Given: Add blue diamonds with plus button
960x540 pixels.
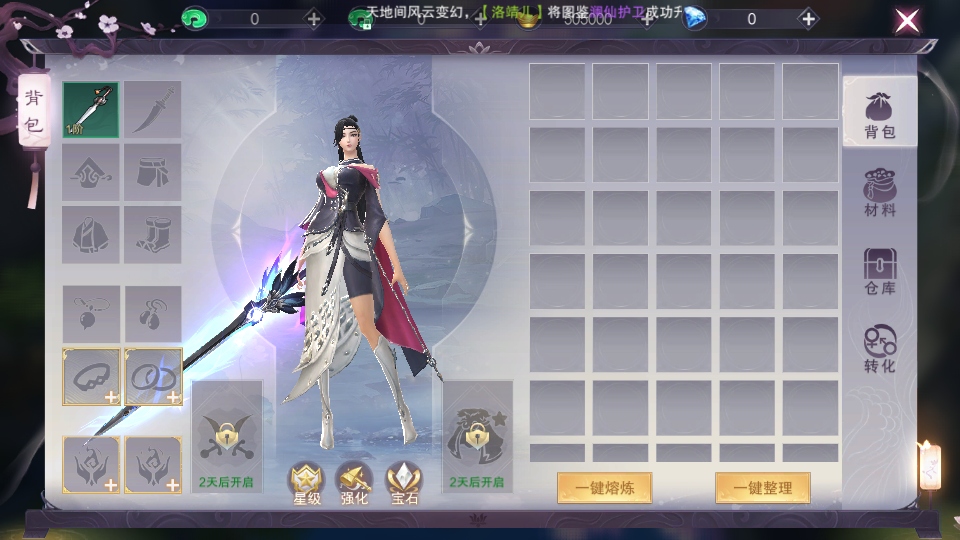Looking at the screenshot, I should click(x=807, y=19).
